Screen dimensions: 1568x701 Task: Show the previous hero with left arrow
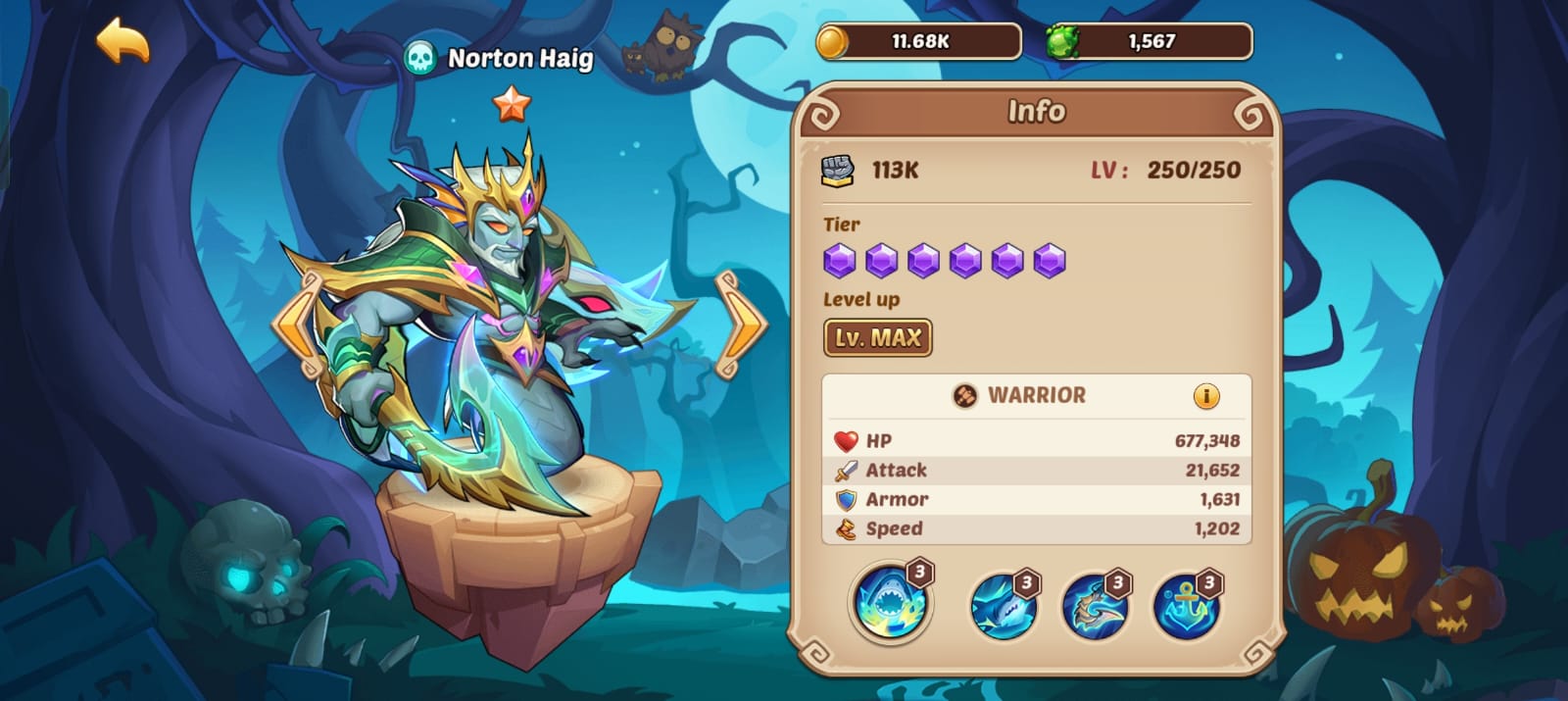pyautogui.click(x=296, y=326)
